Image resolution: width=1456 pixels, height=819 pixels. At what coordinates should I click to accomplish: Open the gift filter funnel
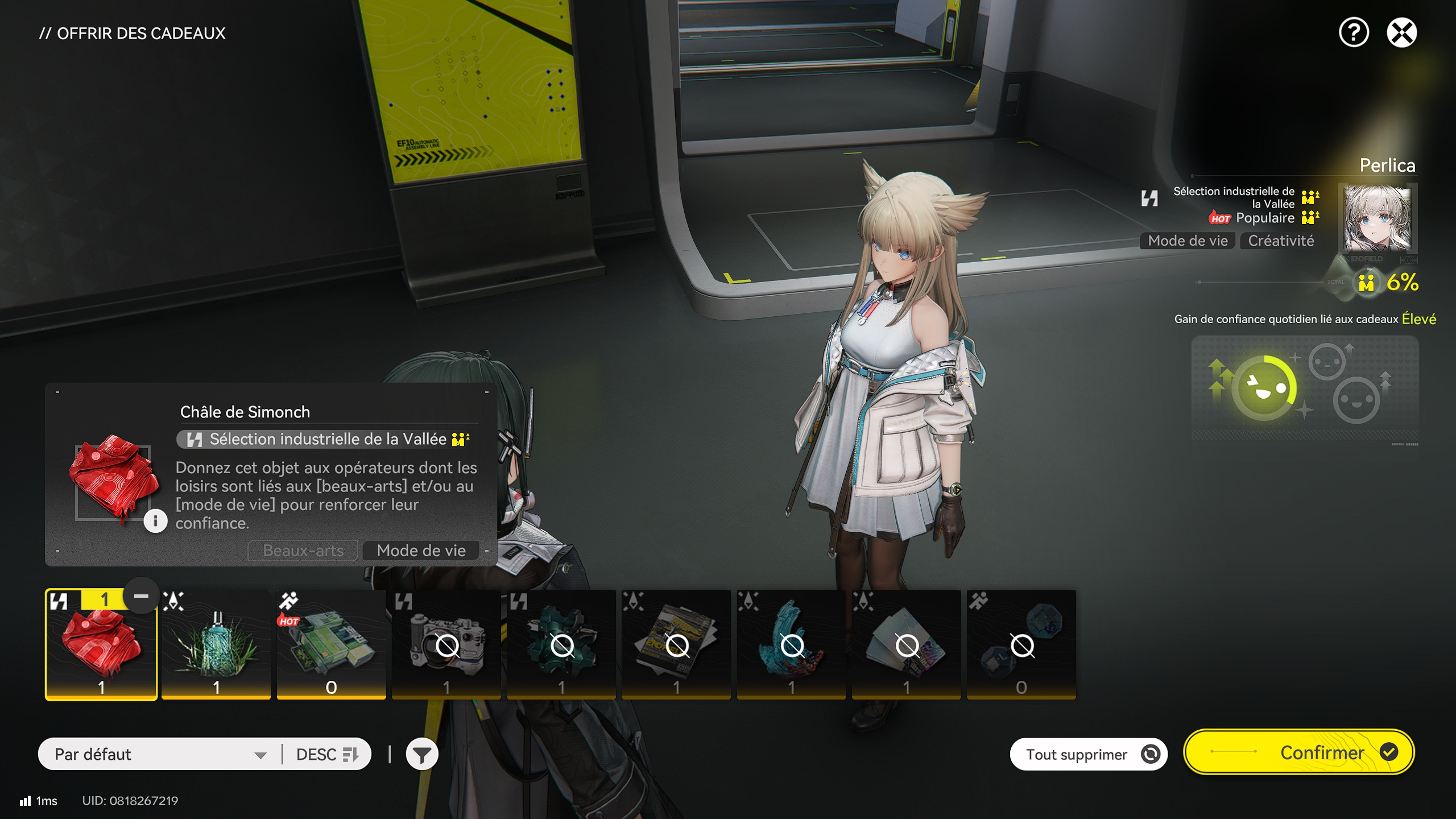pos(421,755)
